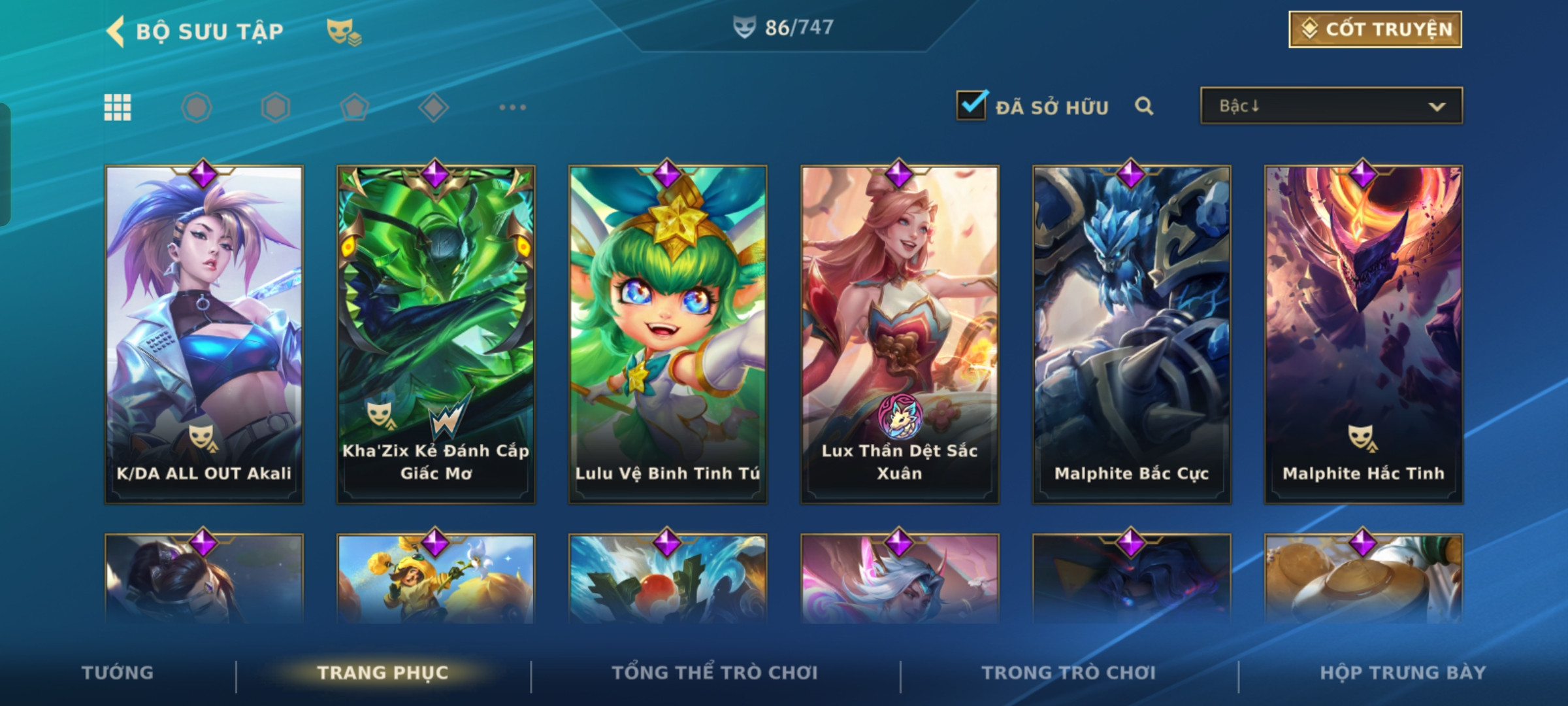Open the Hộp Trưng Bày tab
The height and width of the screenshot is (706, 1568).
tap(1403, 673)
